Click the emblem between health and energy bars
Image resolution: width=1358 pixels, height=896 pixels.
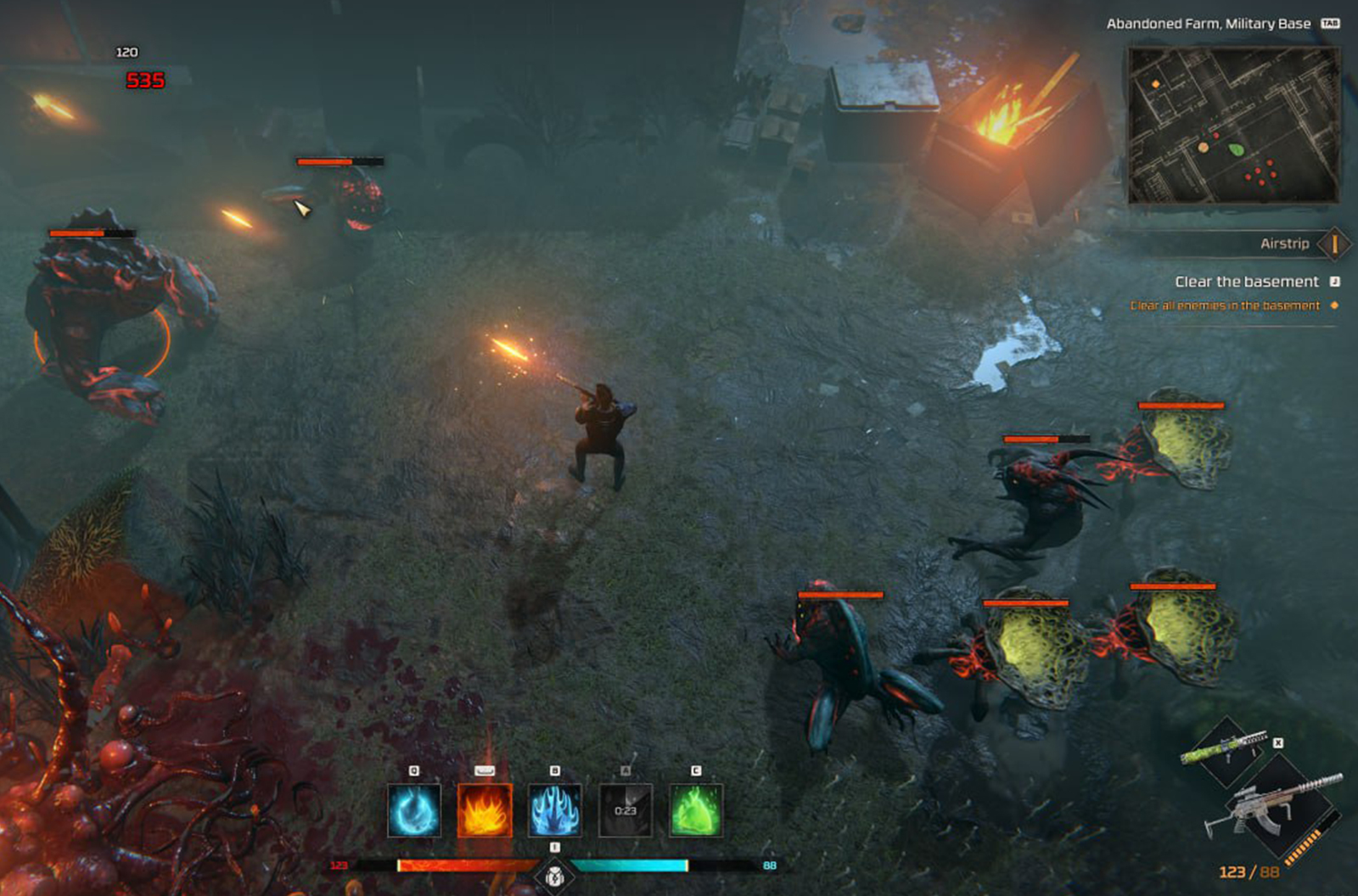coord(554,874)
